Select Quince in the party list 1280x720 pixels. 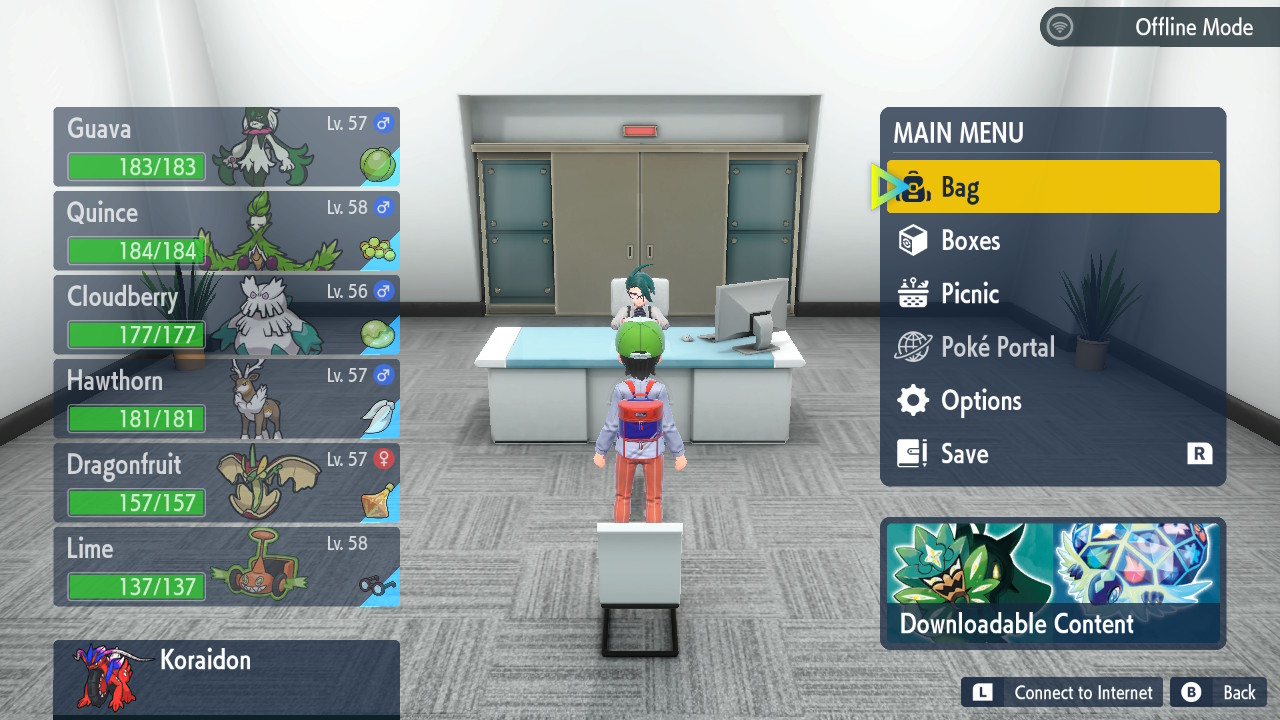pyautogui.click(x=226, y=231)
